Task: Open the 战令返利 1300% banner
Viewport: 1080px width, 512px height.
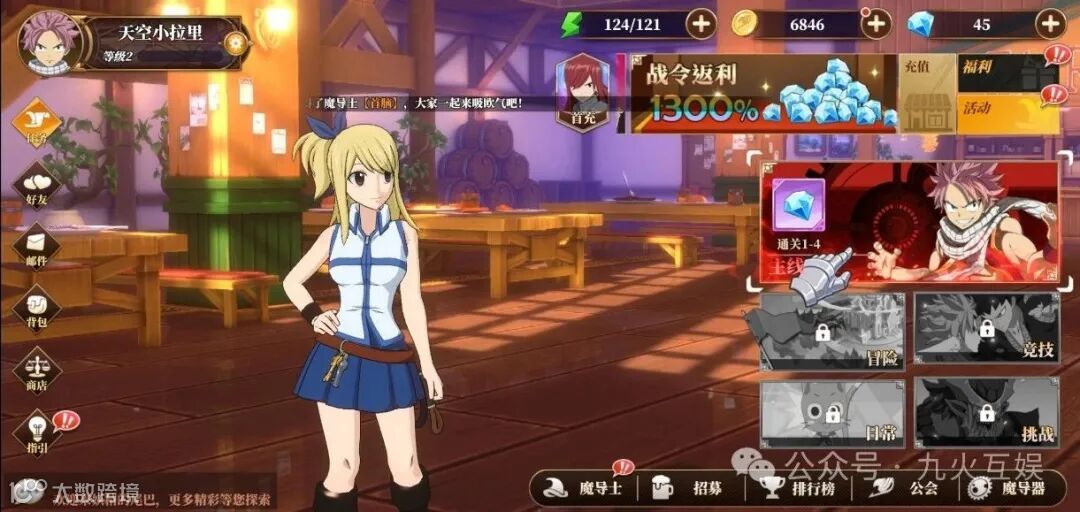Action: [x=762, y=94]
